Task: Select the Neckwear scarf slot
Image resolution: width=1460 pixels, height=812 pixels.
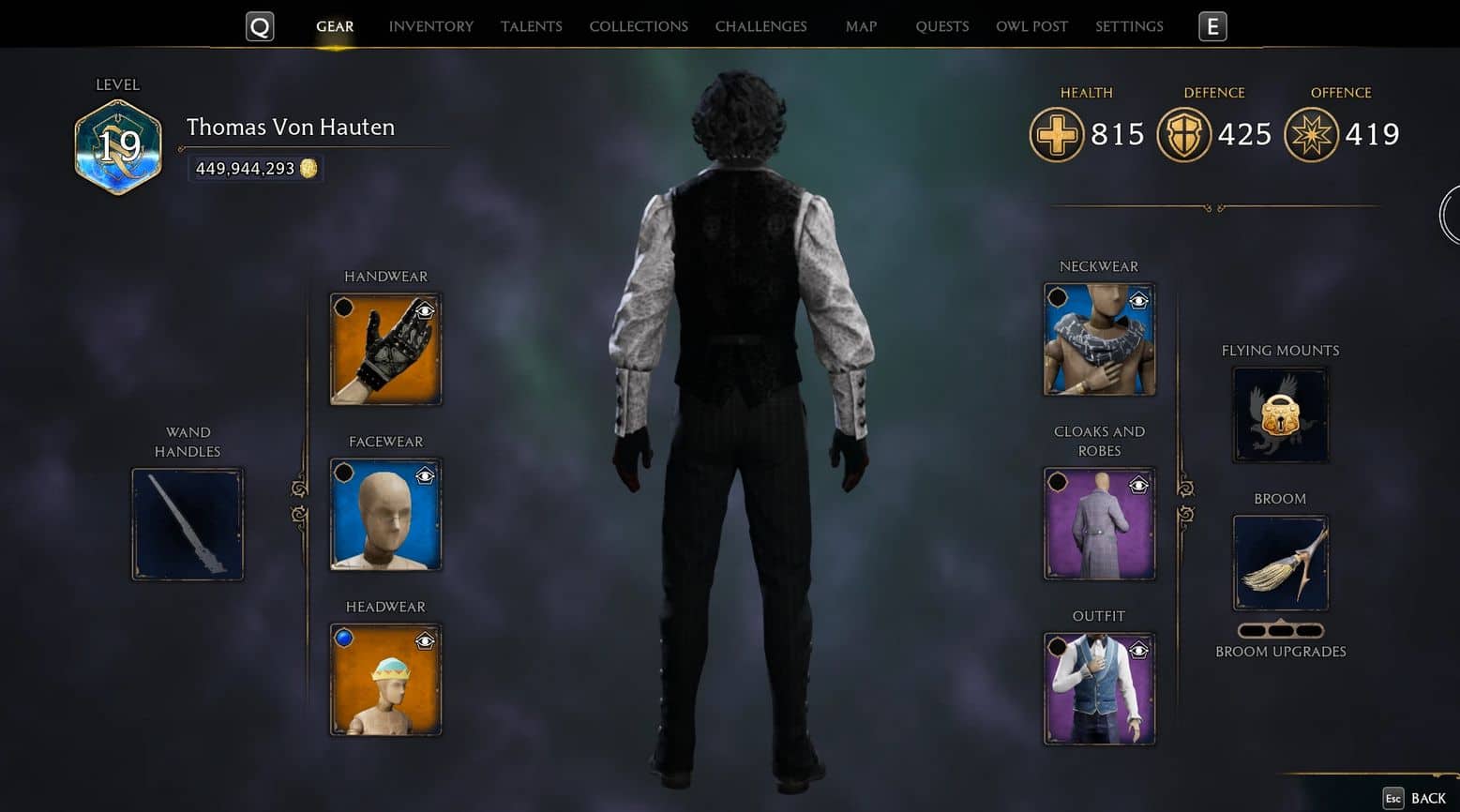Action: 1099,339
